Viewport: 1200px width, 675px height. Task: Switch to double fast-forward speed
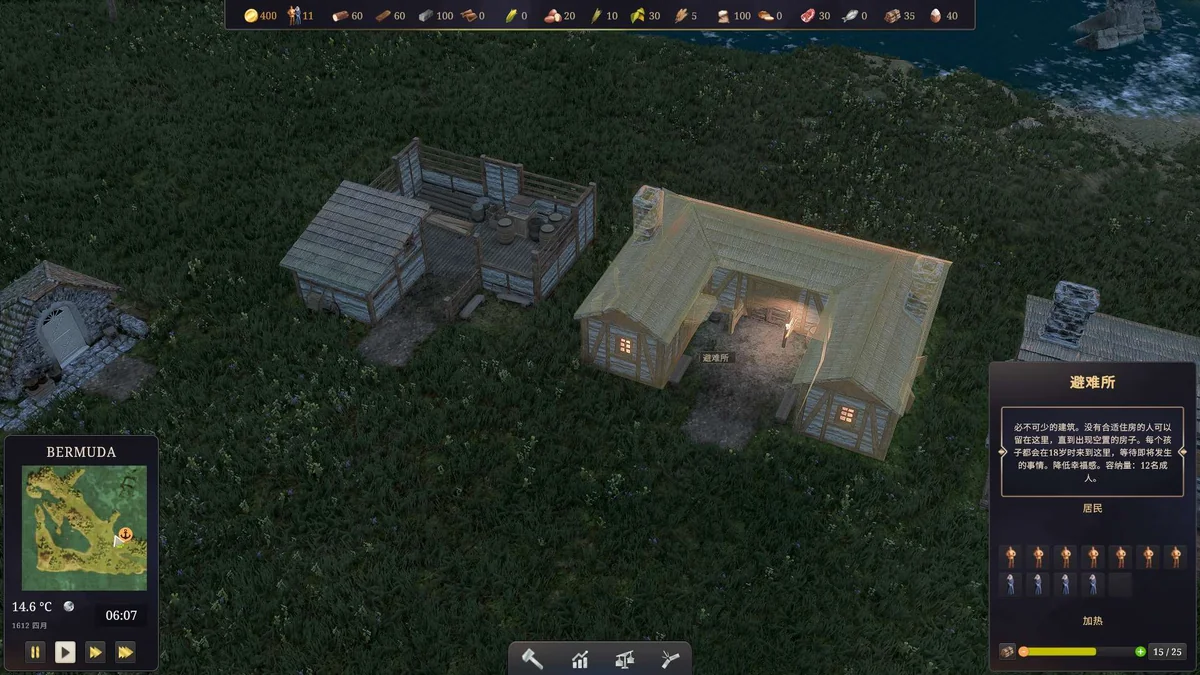click(95, 652)
